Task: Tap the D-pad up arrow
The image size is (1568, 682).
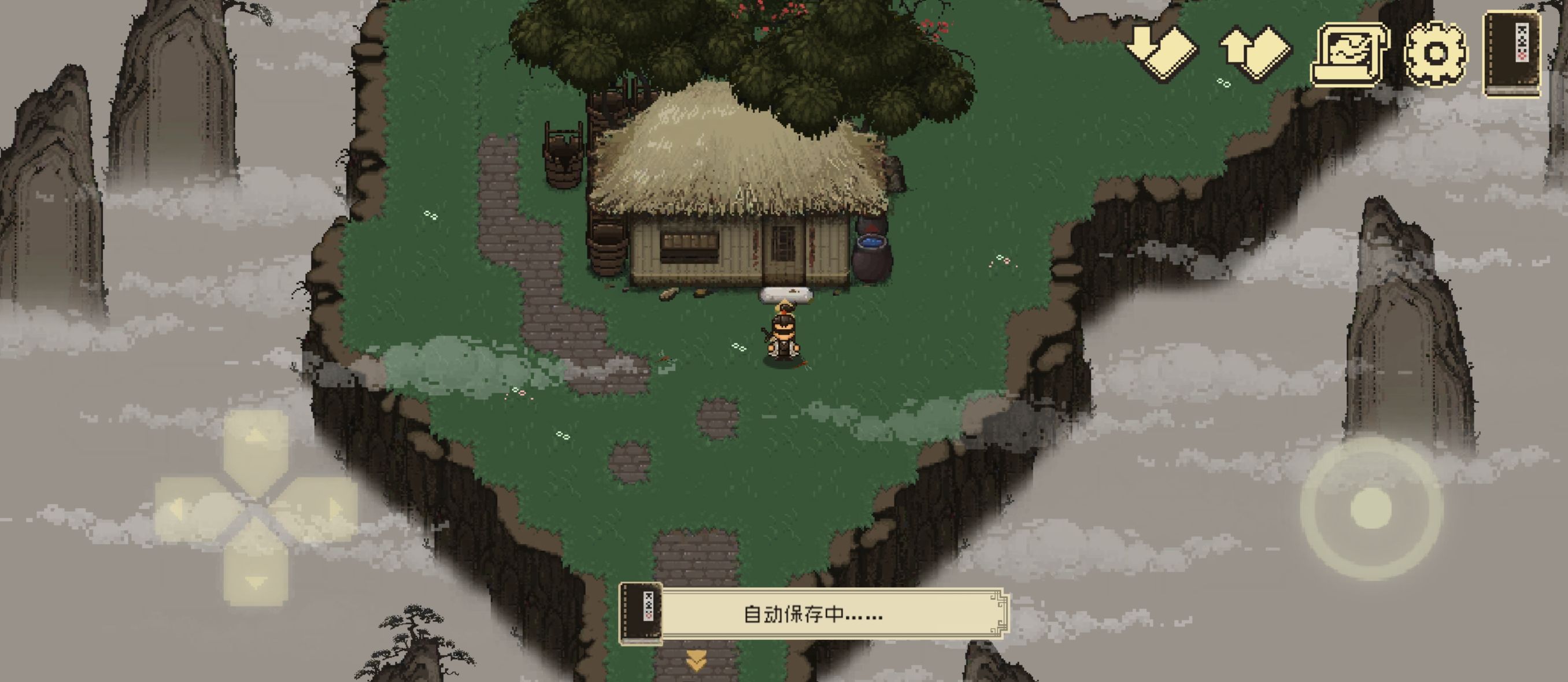Action: pyautogui.click(x=256, y=439)
